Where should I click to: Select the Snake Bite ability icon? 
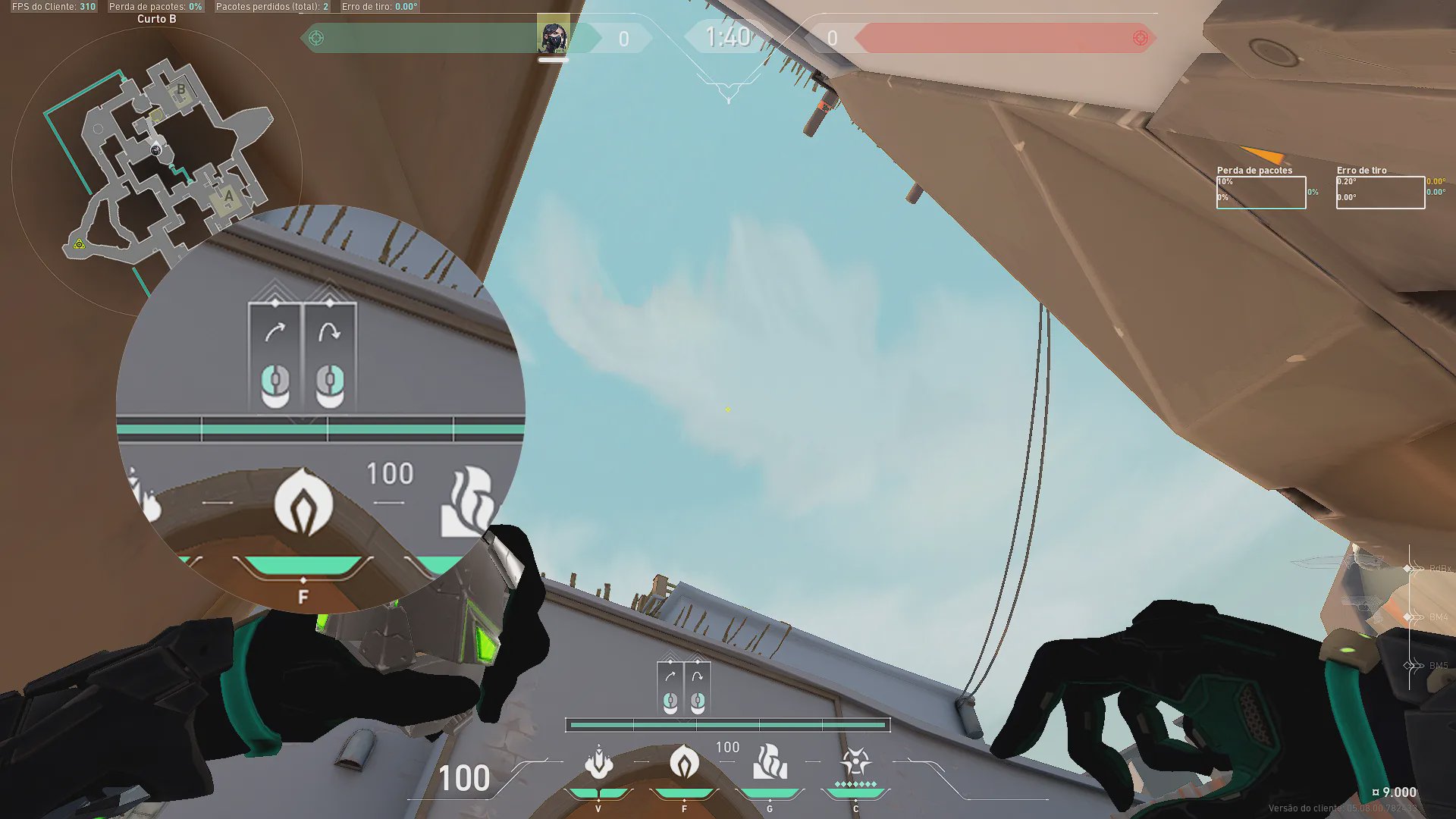(x=598, y=763)
